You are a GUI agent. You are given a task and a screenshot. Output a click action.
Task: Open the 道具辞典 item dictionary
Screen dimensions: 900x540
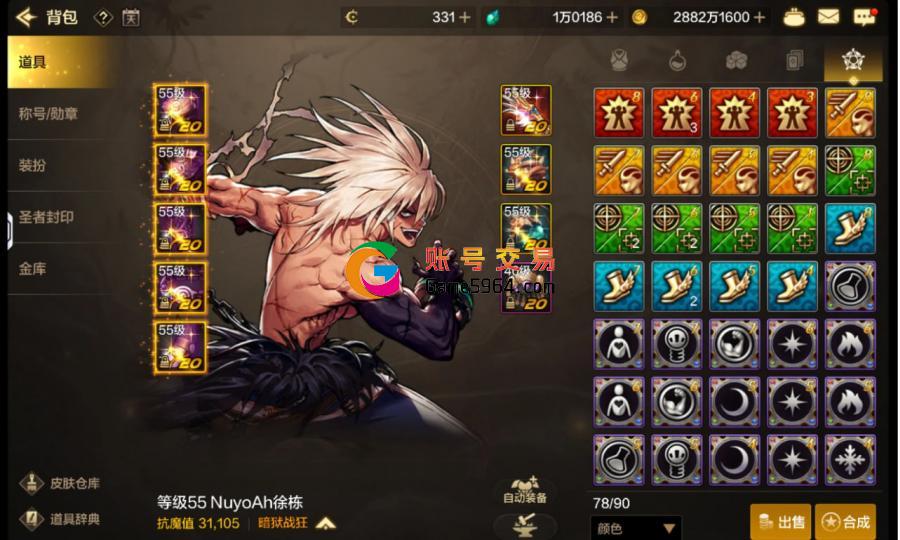[x=62, y=519]
